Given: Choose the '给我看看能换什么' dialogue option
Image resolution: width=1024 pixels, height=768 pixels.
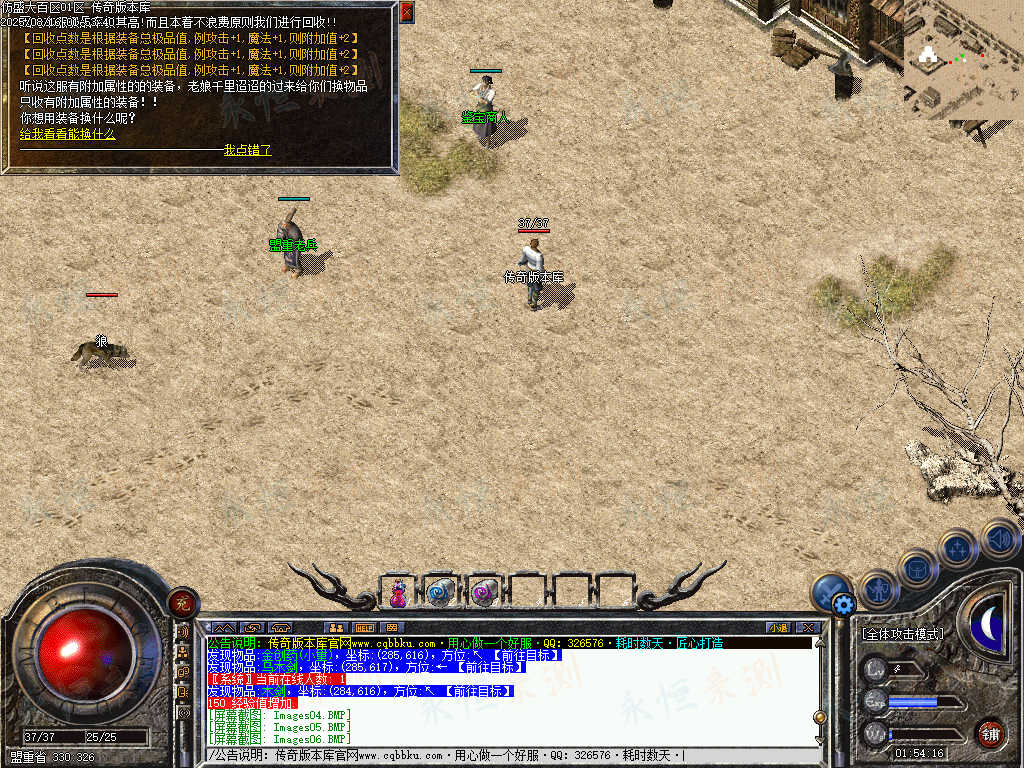Looking at the screenshot, I should (x=68, y=134).
